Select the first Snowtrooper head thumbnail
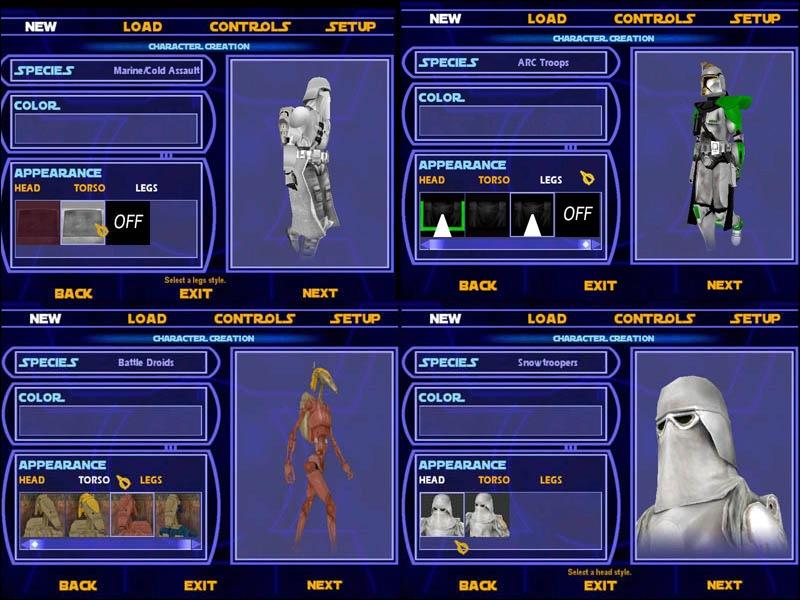800x600 pixels. click(441, 514)
